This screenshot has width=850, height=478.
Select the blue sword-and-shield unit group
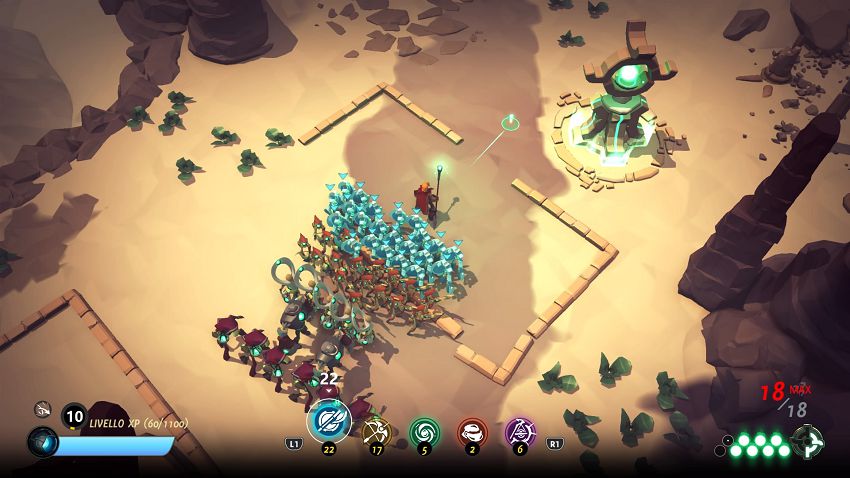pyautogui.click(x=328, y=420)
